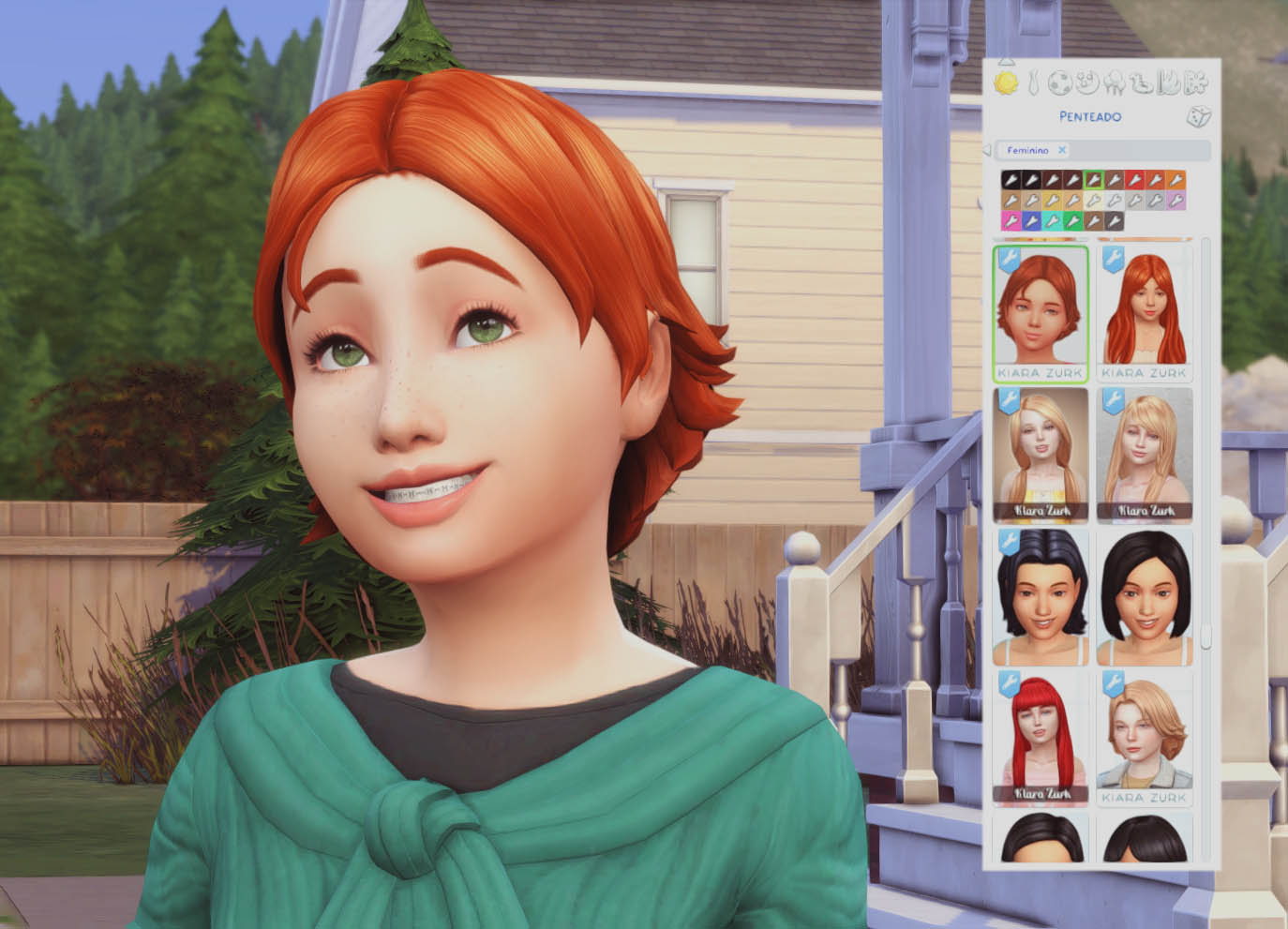Randomize the hairstyle with the dice icon
This screenshot has height=929, width=1288.
[1198, 116]
